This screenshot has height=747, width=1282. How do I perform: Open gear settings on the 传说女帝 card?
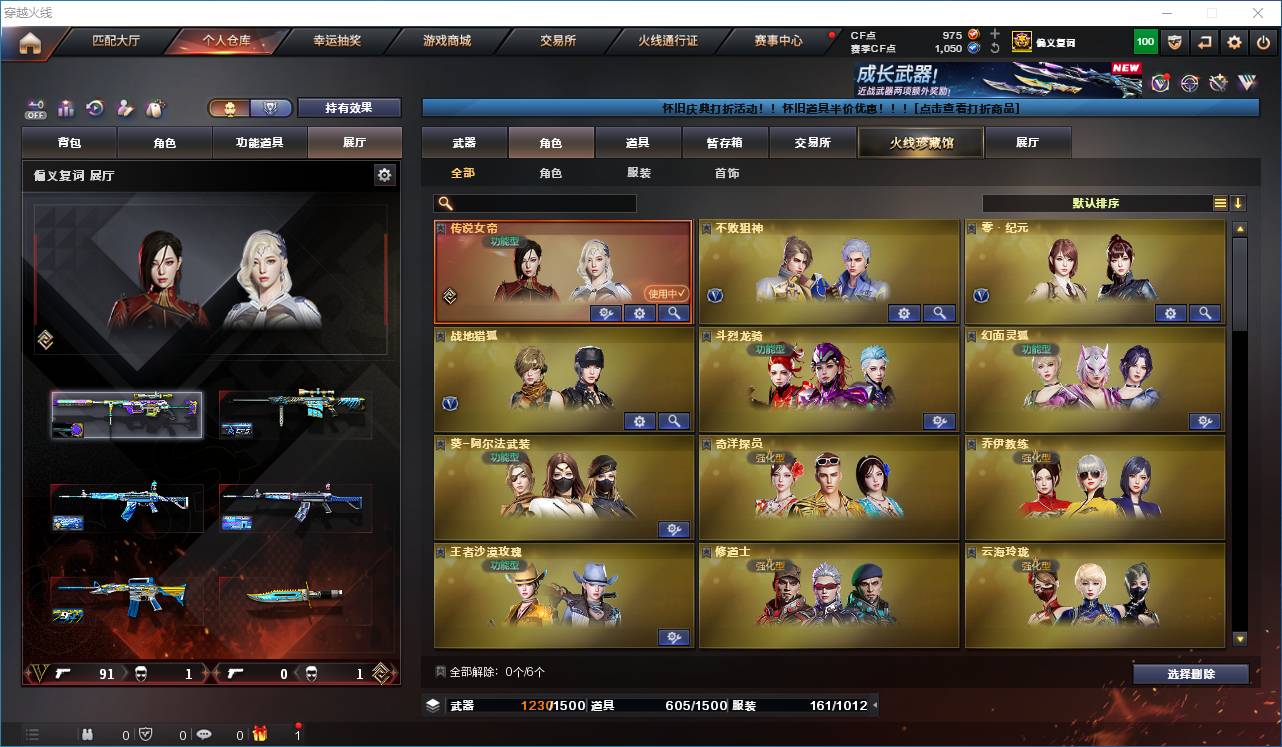639,313
